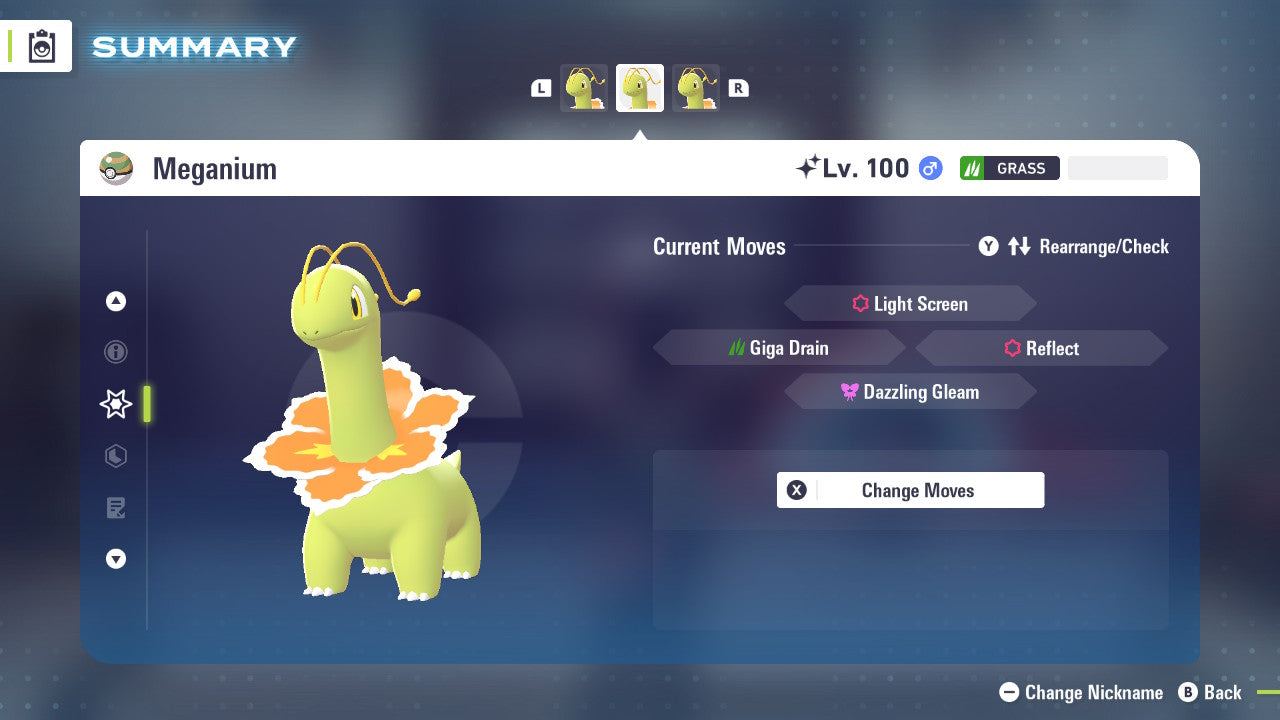Click the Poké Ball icon beside Meganium
Screen dimensions: 1280x720
click(116, 168)
